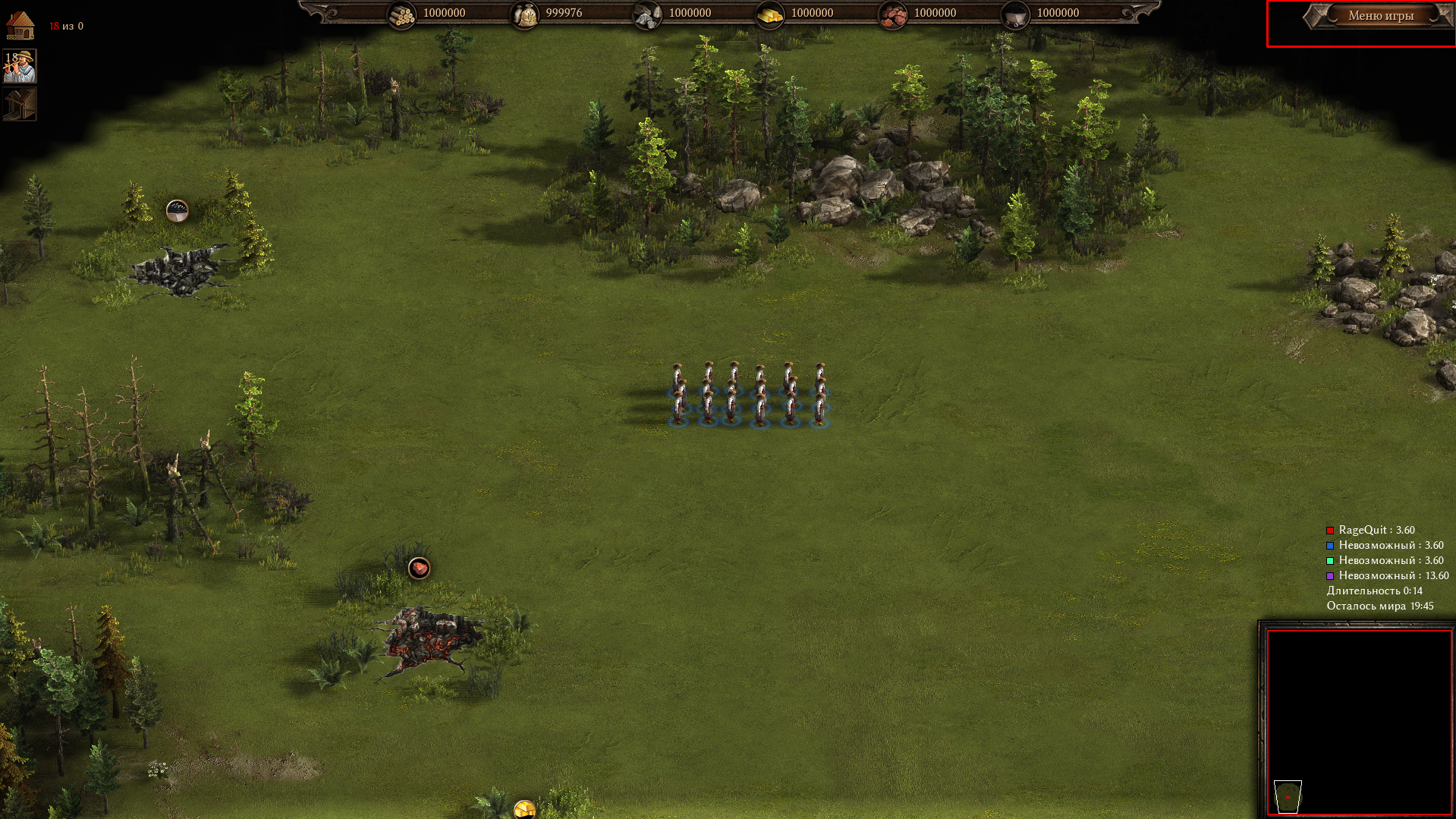Click the coal deposit marker icon
Viewport: 1456px width, 819px height.
tap(177, 210)
